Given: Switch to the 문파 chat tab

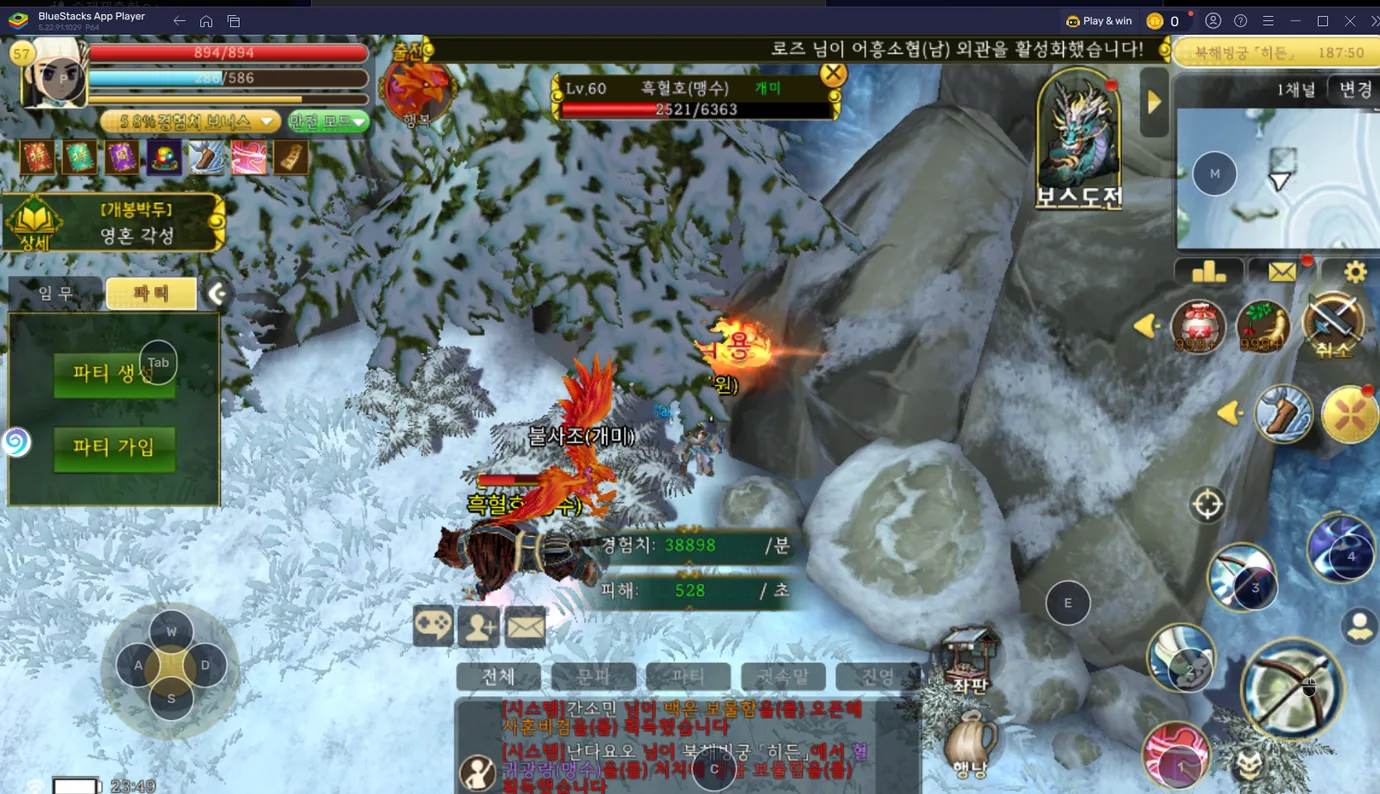Looking at the screenshot, I should 593,676.
